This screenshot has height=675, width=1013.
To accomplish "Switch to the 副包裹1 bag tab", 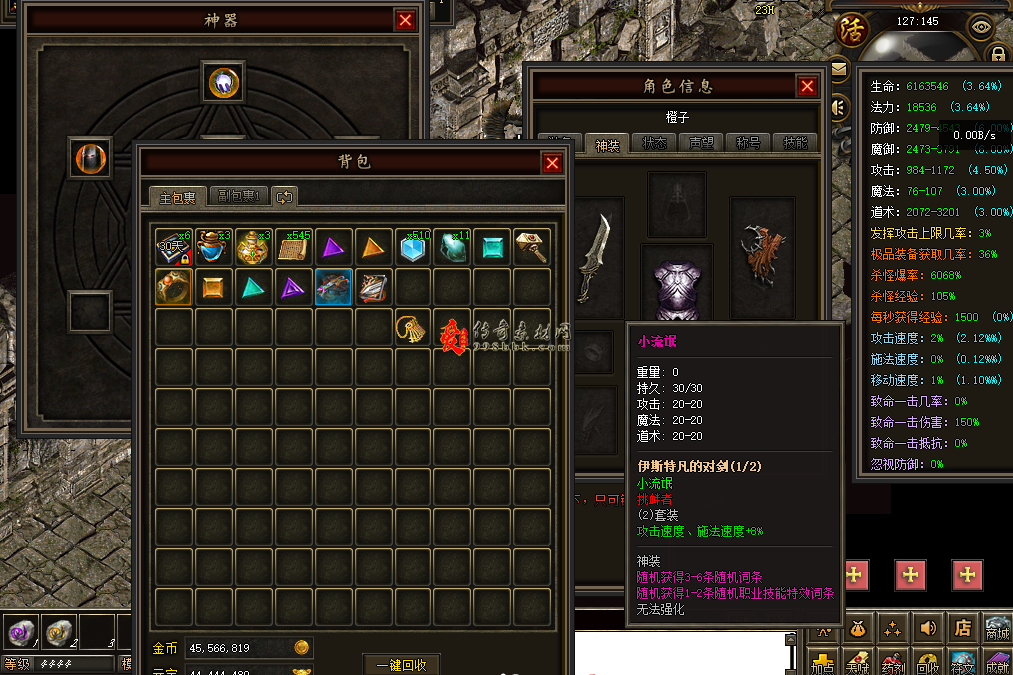I will [239, 196].
